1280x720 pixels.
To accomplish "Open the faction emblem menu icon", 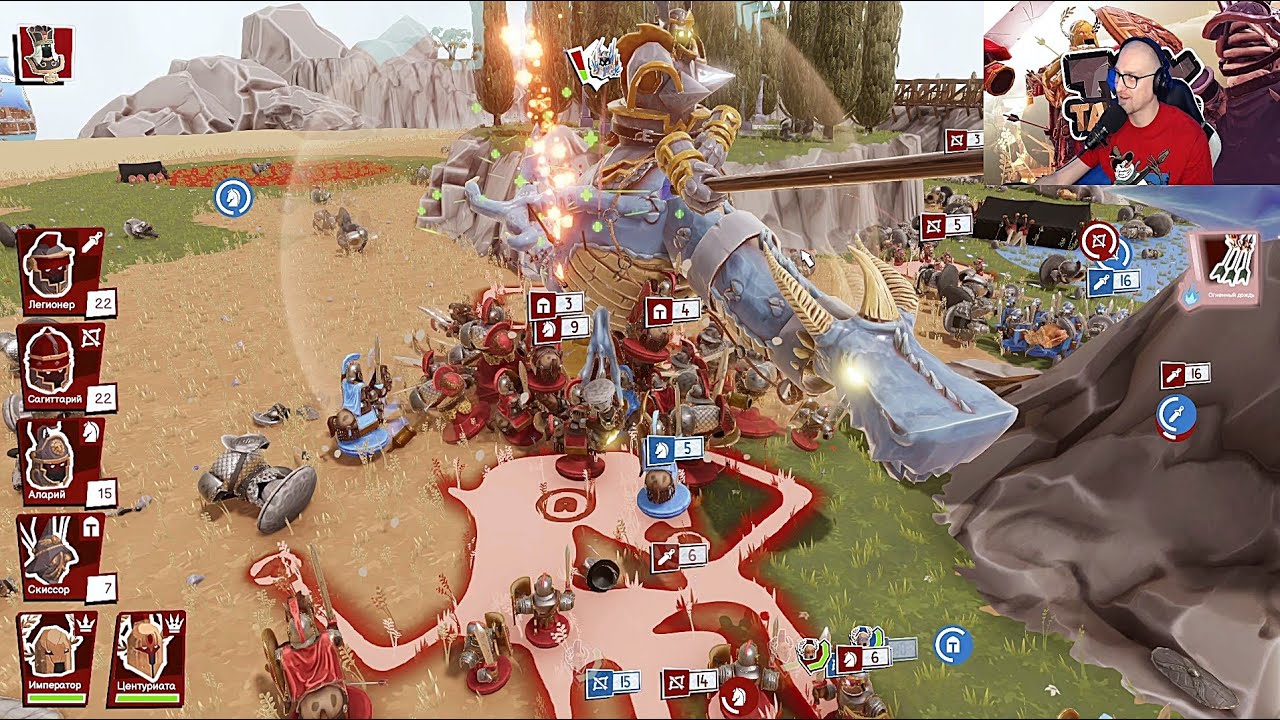I will pos(44,53).
